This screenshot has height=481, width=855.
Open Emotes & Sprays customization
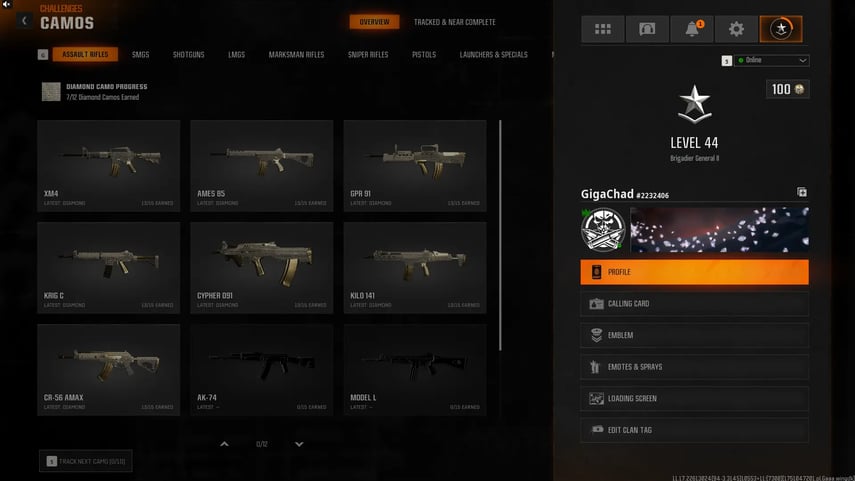click(x=694, y=367)
